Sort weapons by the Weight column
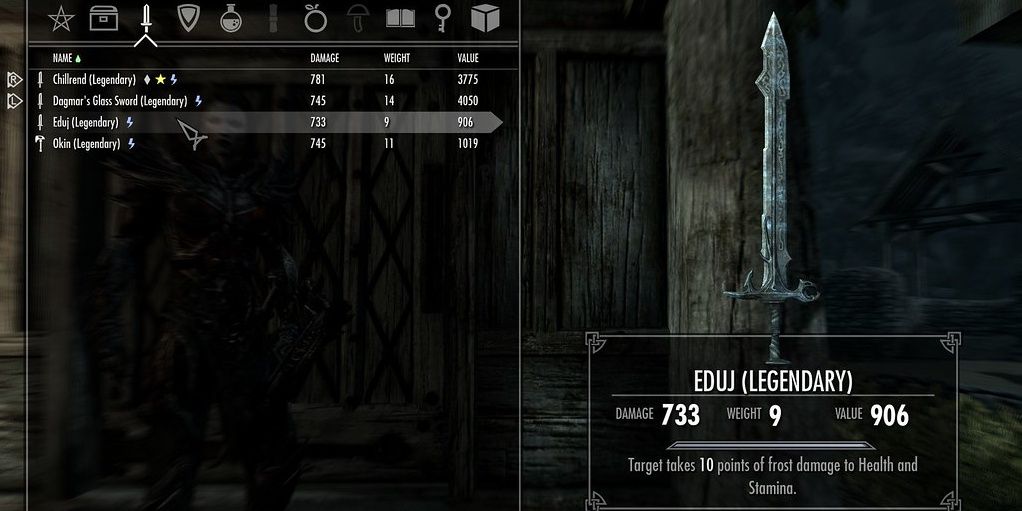1022x511 pixels. (x=397, y=58)
